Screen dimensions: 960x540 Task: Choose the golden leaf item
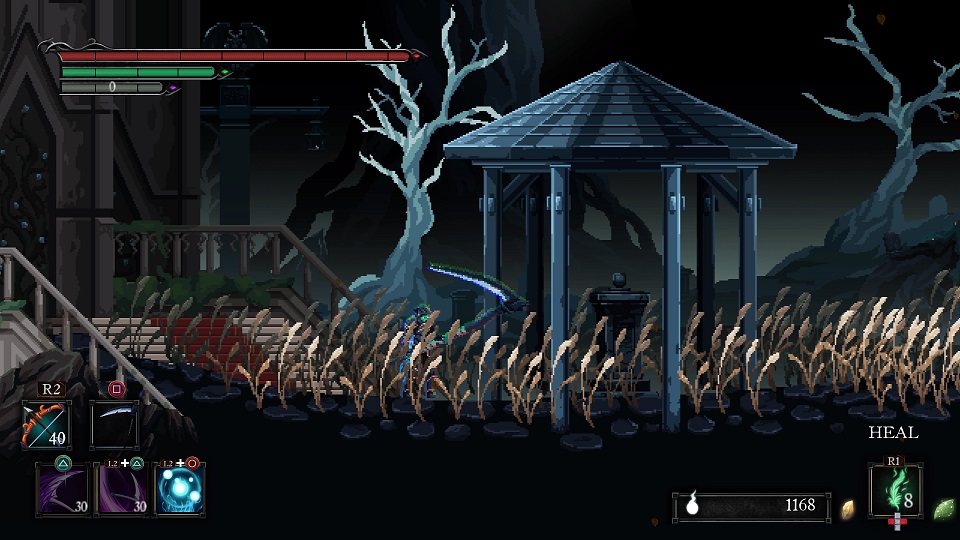(848, 508)
